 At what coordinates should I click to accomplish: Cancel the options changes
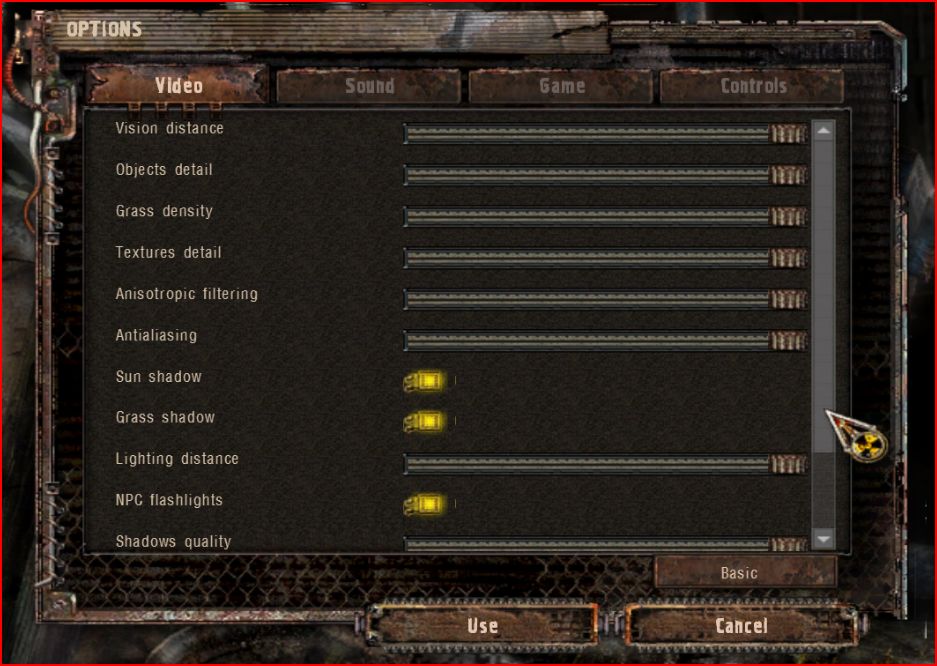point(741,626)
